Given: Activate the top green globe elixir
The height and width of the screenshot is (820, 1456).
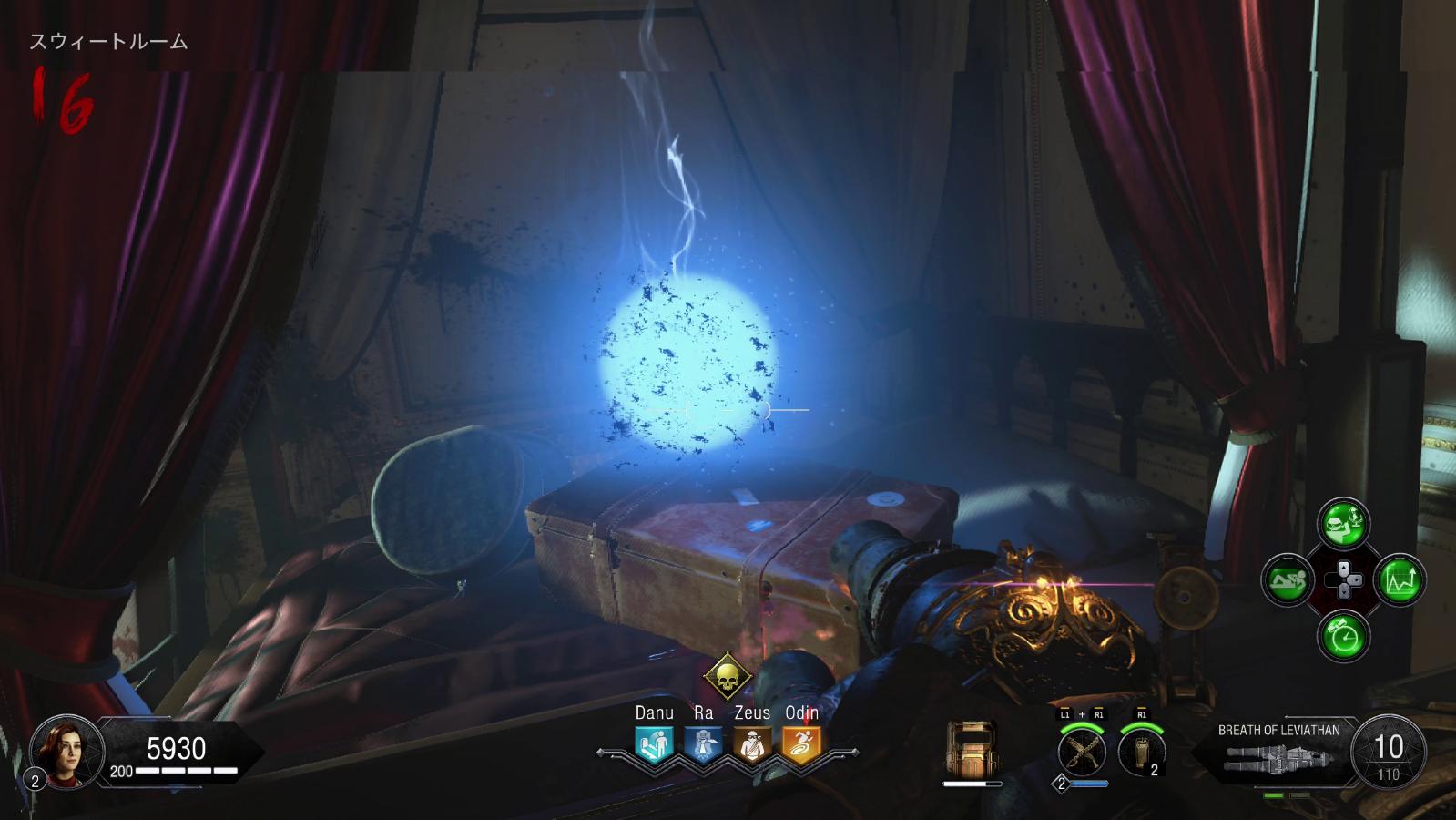Looking at the screenshot, I should [x=1344, y=523].
